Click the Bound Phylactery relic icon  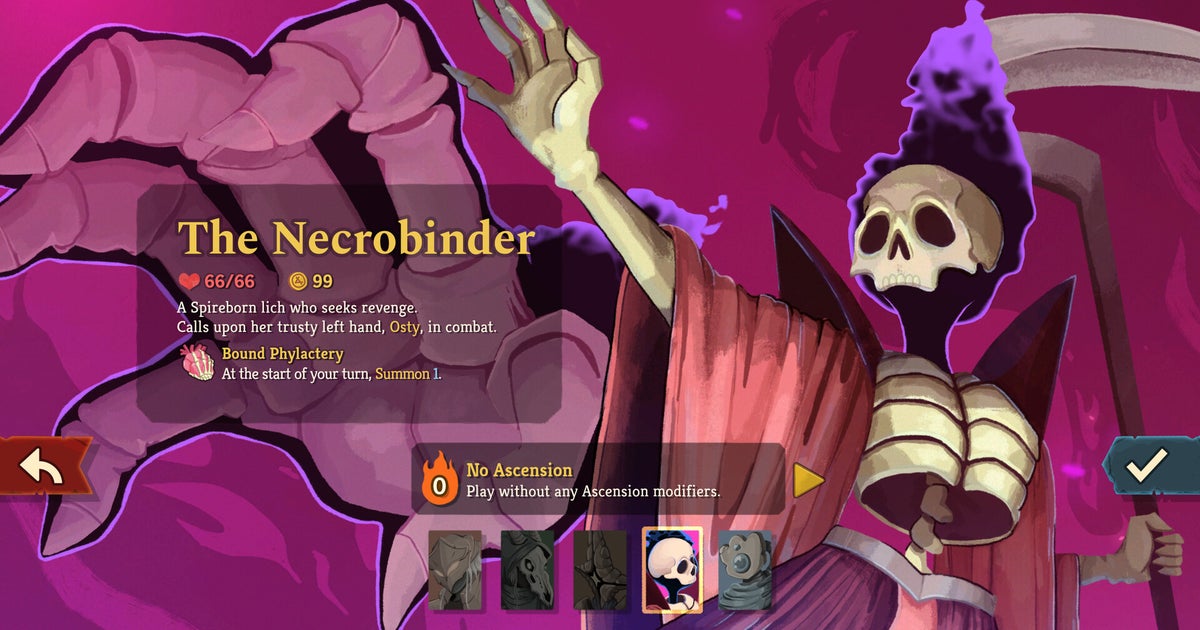(x=196, y=363)
